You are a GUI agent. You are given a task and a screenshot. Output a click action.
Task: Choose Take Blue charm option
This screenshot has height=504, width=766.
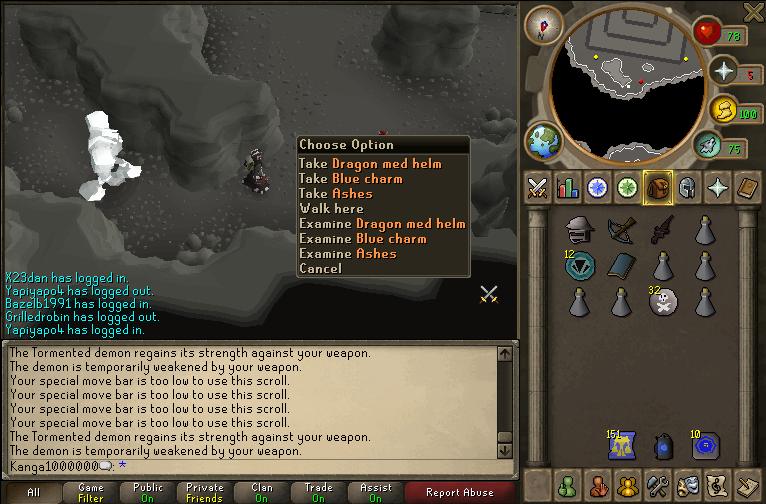coord(350,179)
